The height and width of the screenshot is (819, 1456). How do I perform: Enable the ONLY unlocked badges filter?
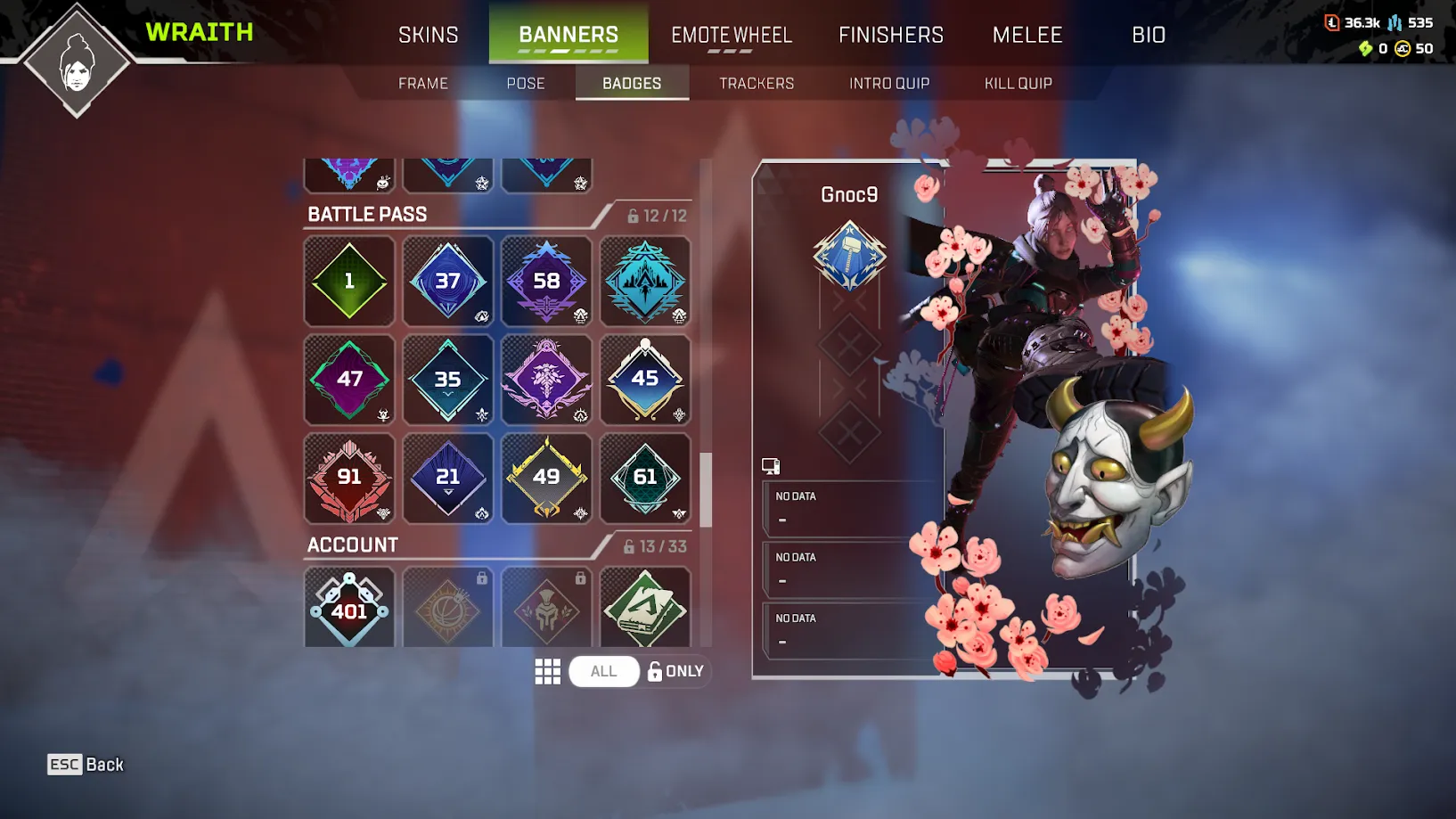(x=675, y=671)
